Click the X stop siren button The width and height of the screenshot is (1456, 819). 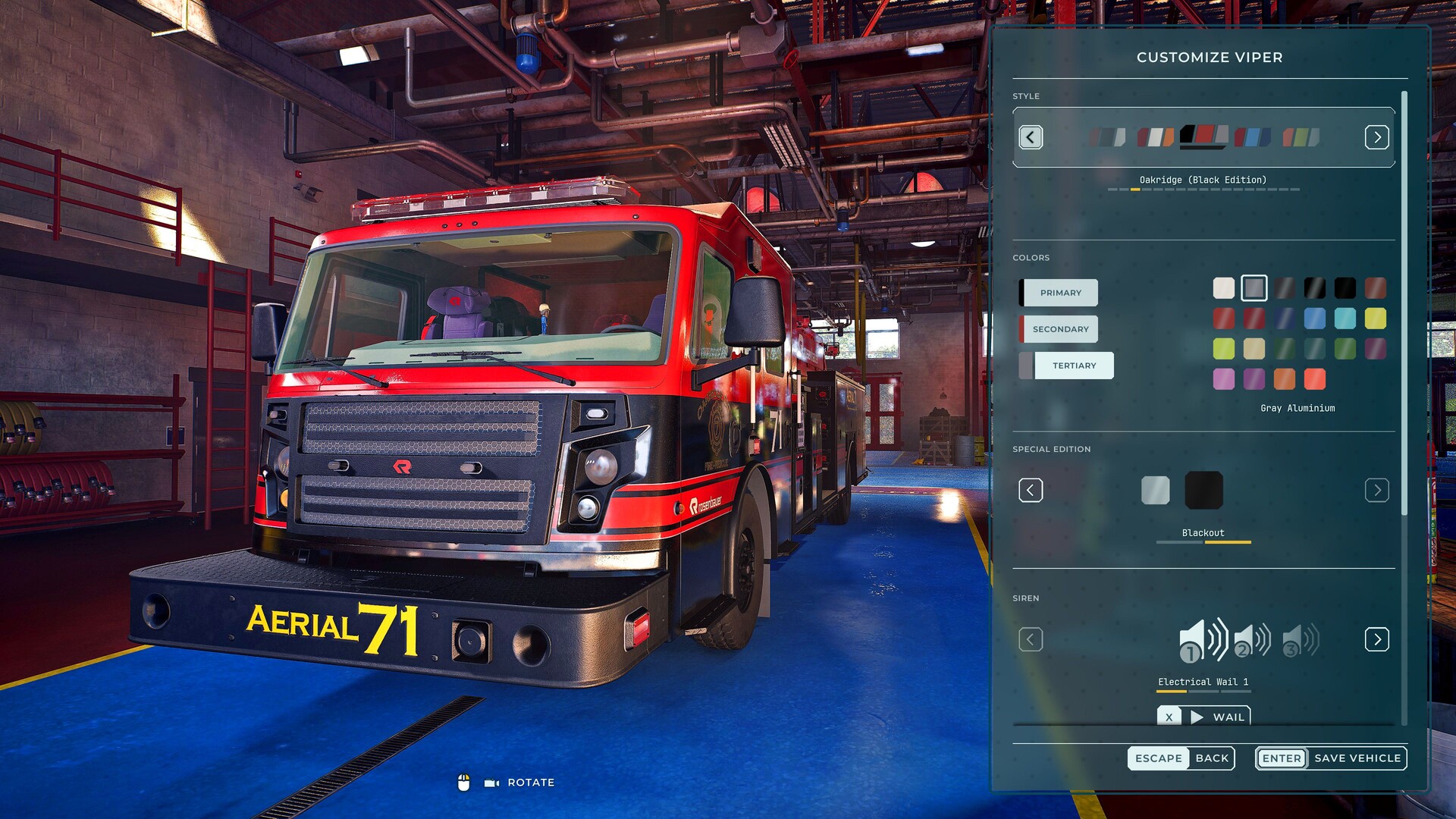point(1170,716)
